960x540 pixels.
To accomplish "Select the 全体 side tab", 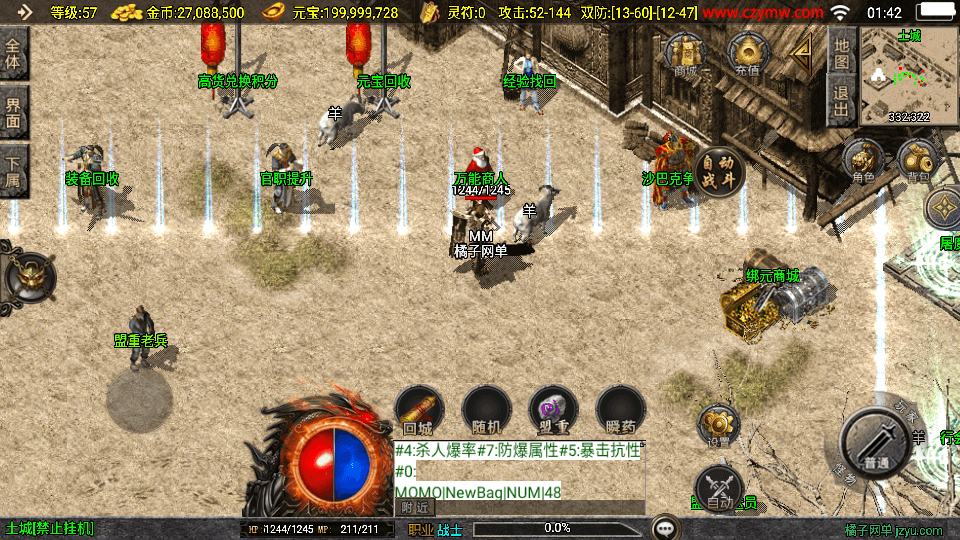I will [14, 53].
